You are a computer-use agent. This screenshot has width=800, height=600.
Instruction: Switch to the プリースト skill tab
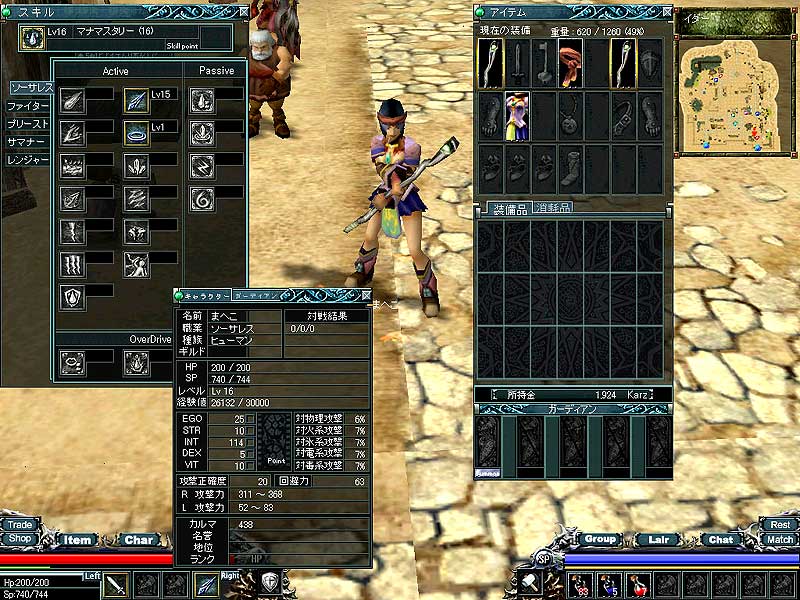click(28, 124)
